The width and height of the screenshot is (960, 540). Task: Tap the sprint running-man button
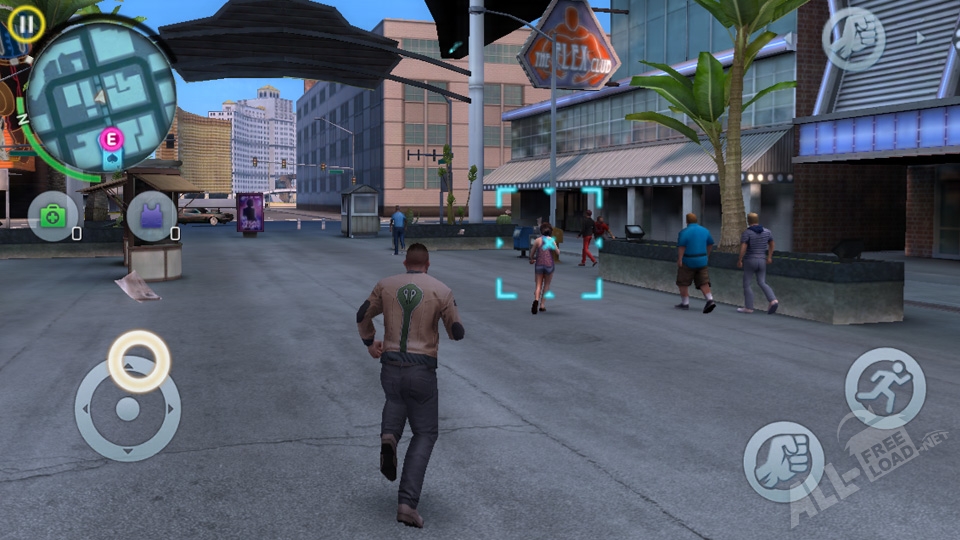(884, 387)
